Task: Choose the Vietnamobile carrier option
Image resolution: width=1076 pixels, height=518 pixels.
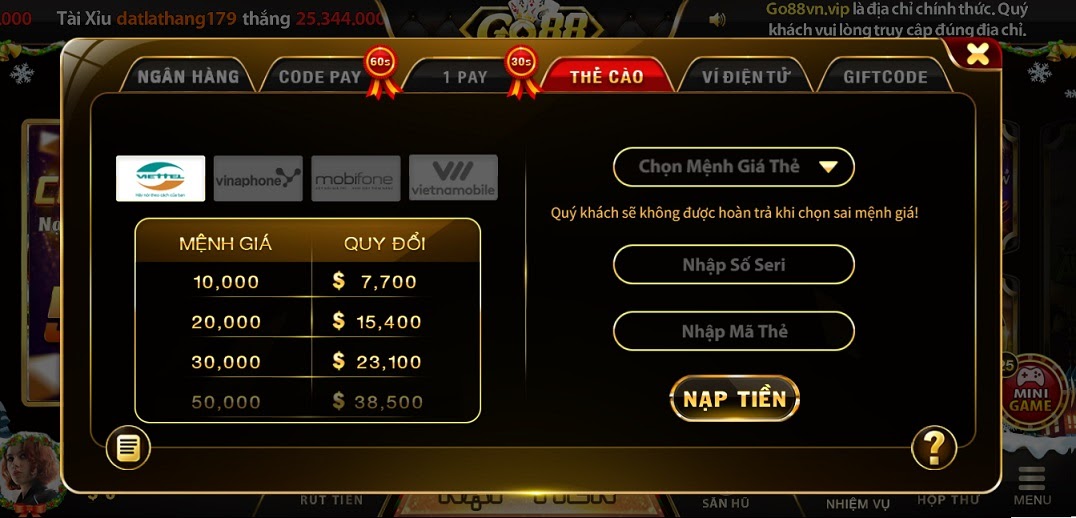Action: pyautogui.click(x=453, y=178)
